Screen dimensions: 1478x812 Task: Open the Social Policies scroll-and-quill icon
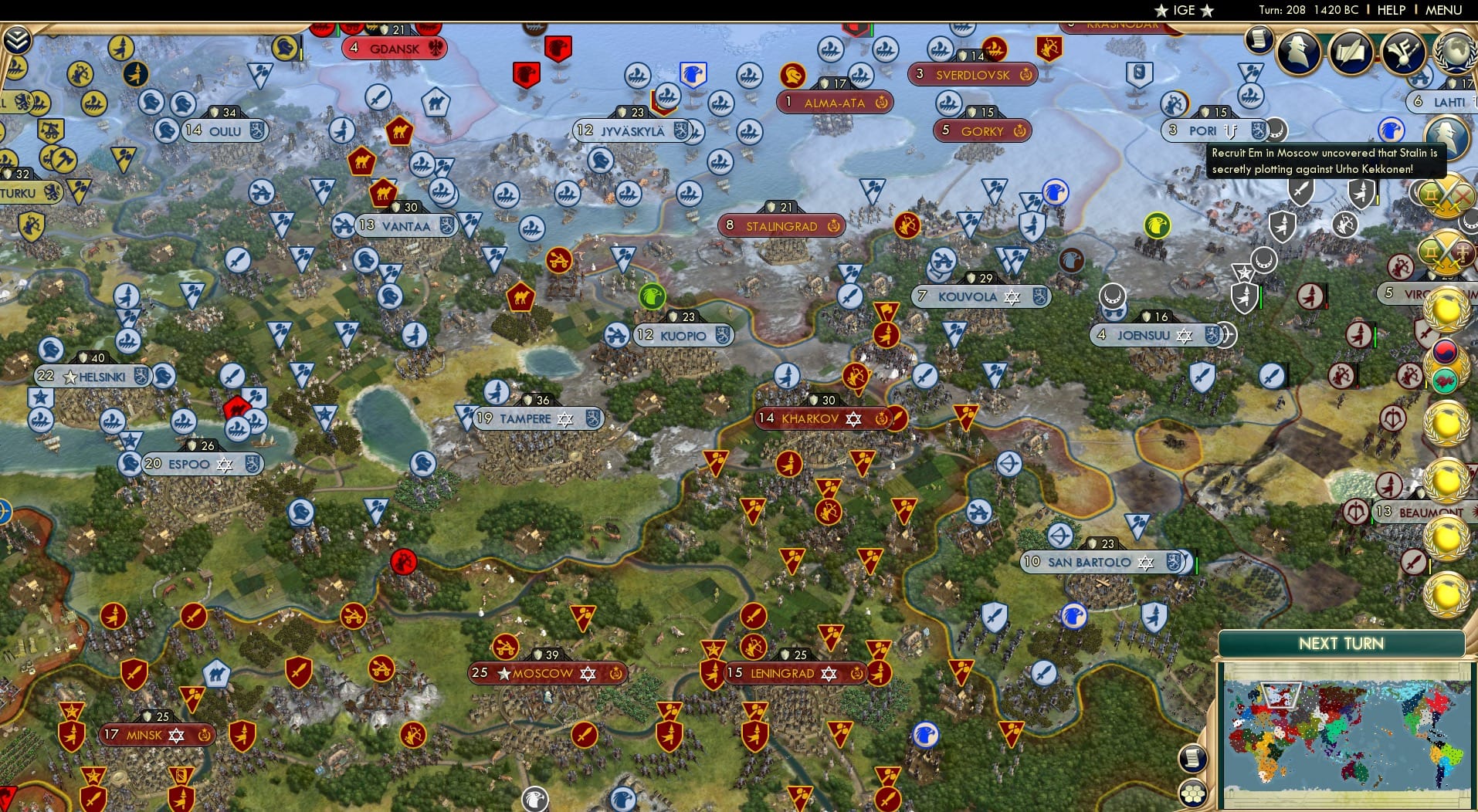pyautogui.click(x=1353, y=51)
